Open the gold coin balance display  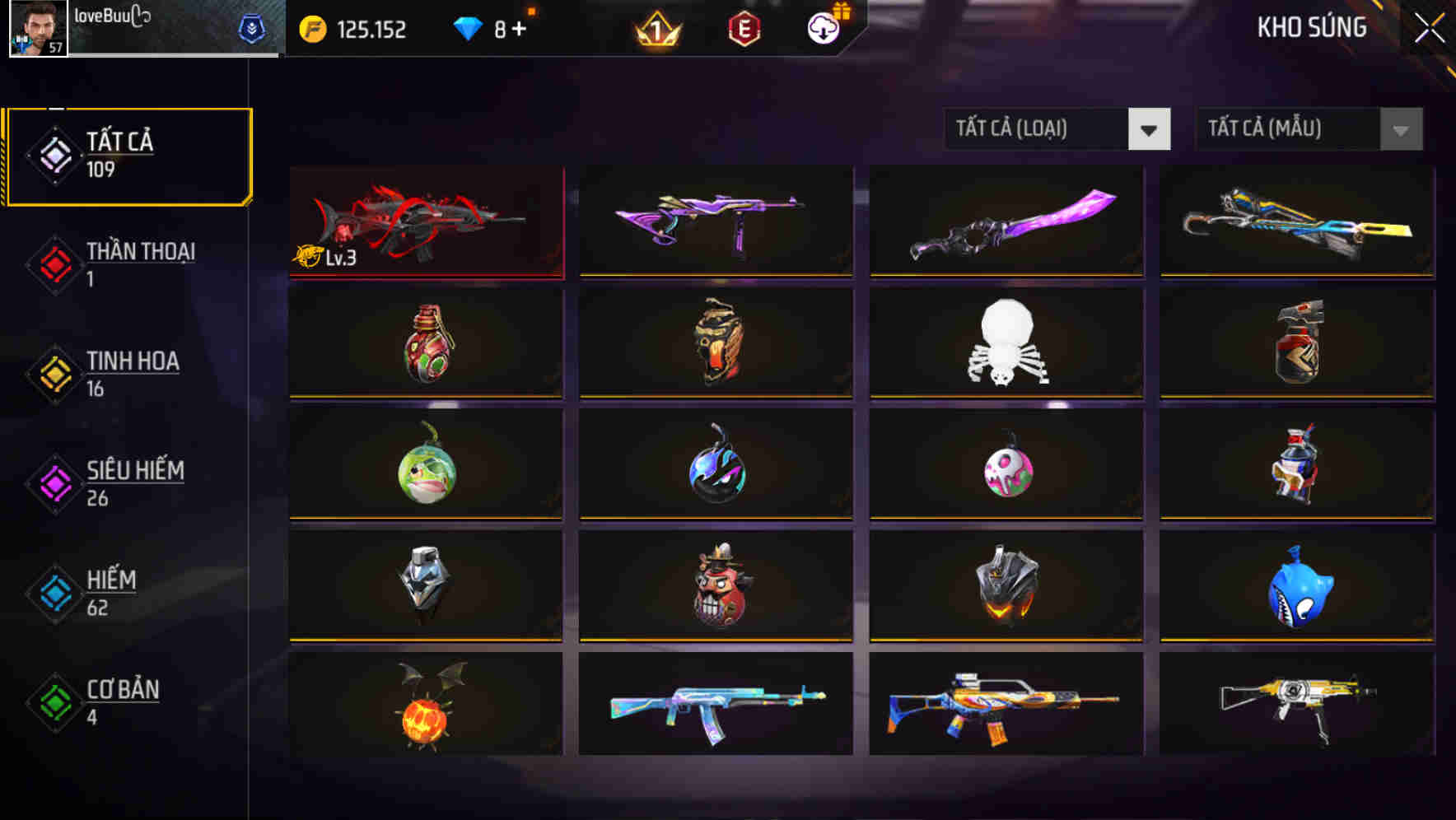coord(354,30)
